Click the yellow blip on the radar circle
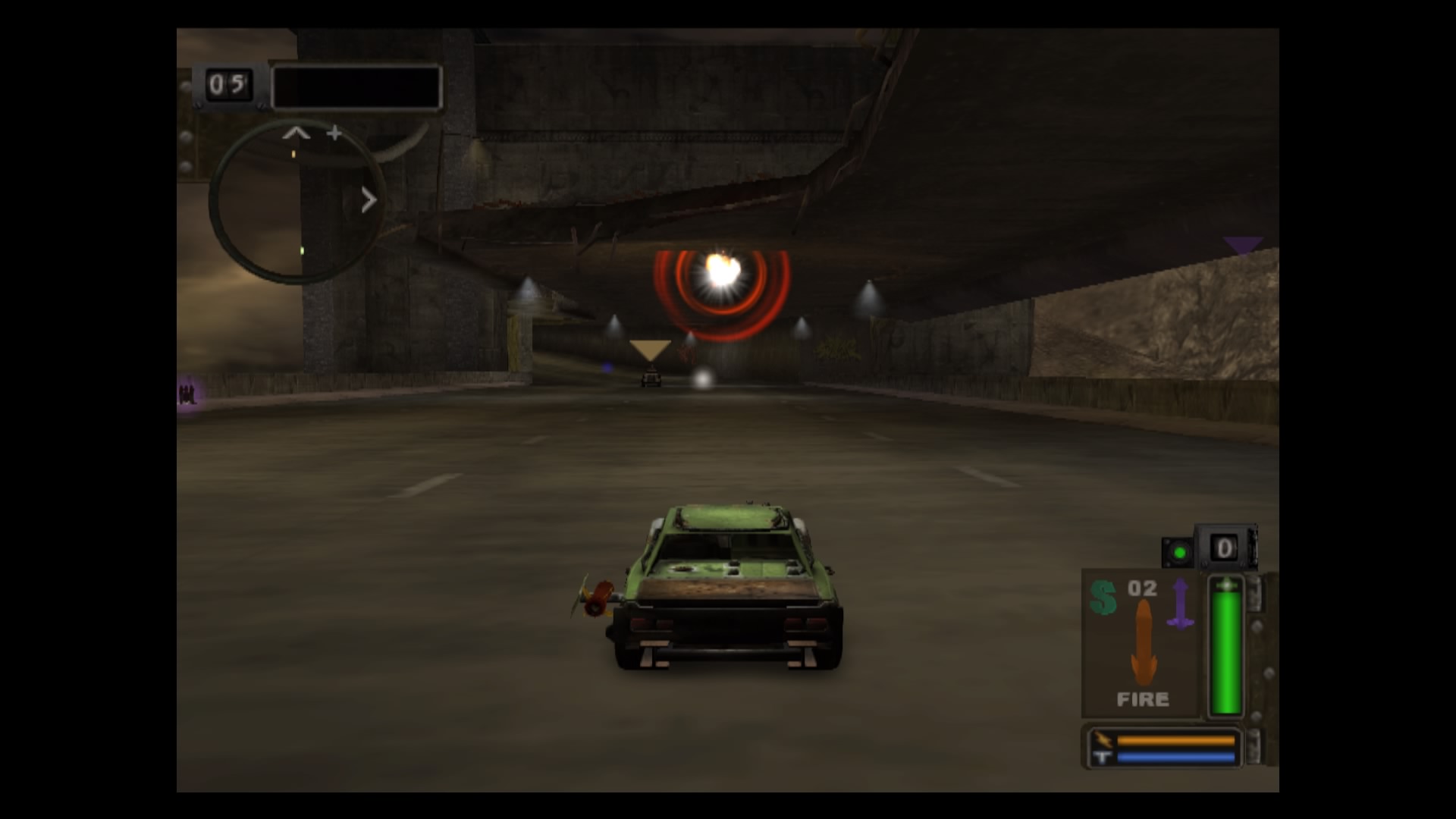 click(x=293, y=153)
